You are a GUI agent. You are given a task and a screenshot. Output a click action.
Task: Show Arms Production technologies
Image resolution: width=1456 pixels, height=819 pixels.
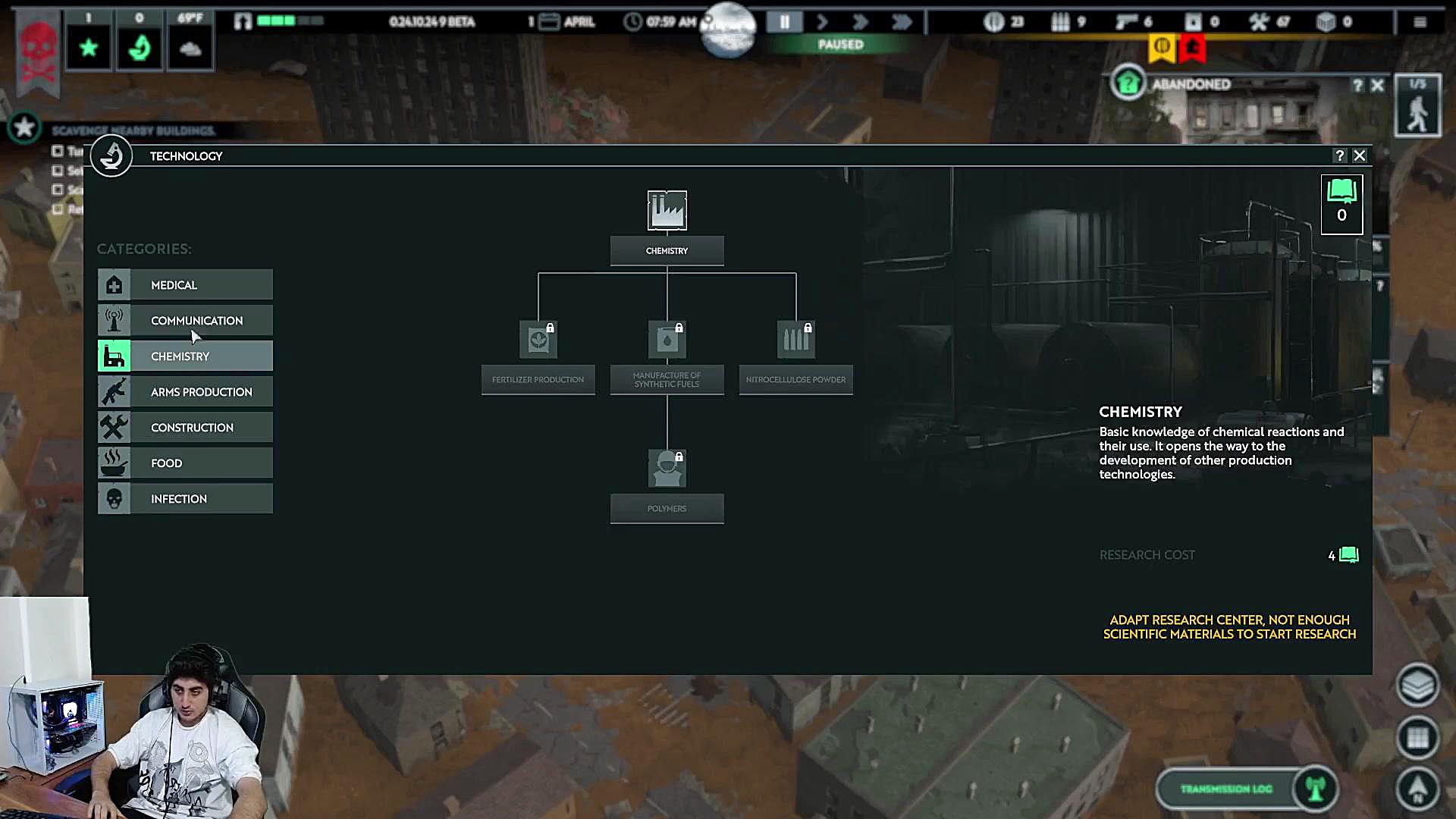(x=185, y=392)
